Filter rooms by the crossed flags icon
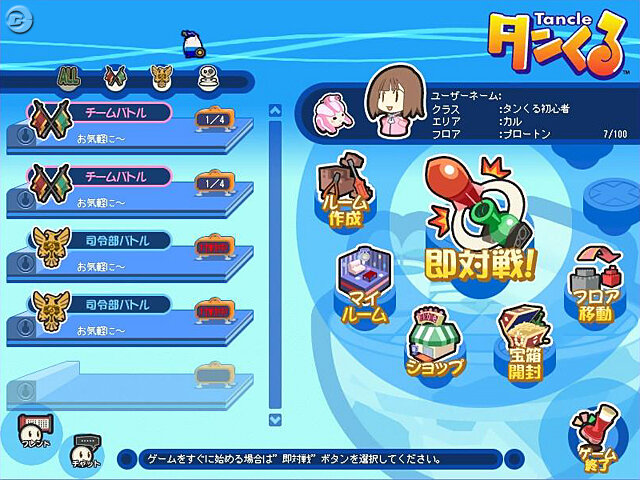The width and height of the screenshot is (640, 480). [x=113, y=76]
